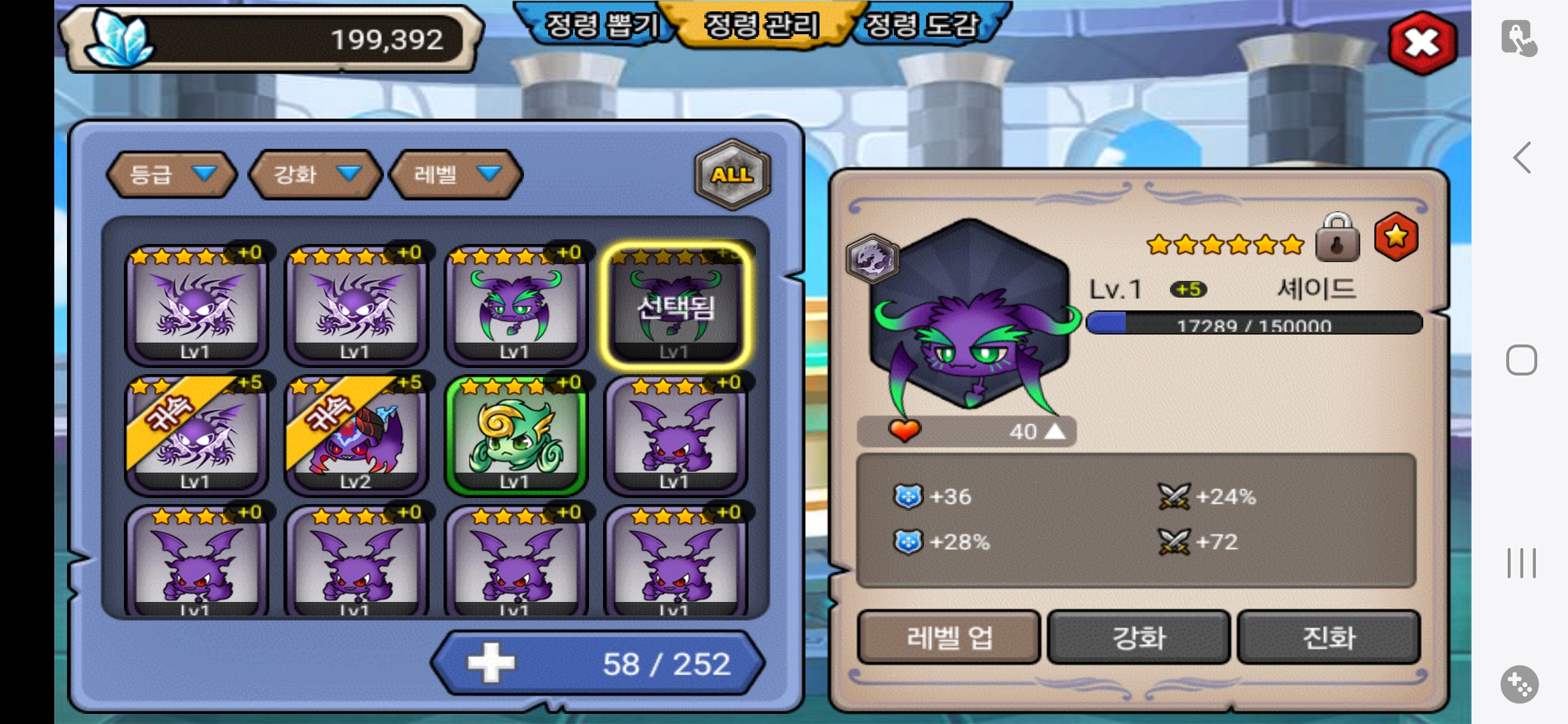Tap the 진화 evolve button
The height and width of the screenshot is (724, 1568).
coord(1329,637)
